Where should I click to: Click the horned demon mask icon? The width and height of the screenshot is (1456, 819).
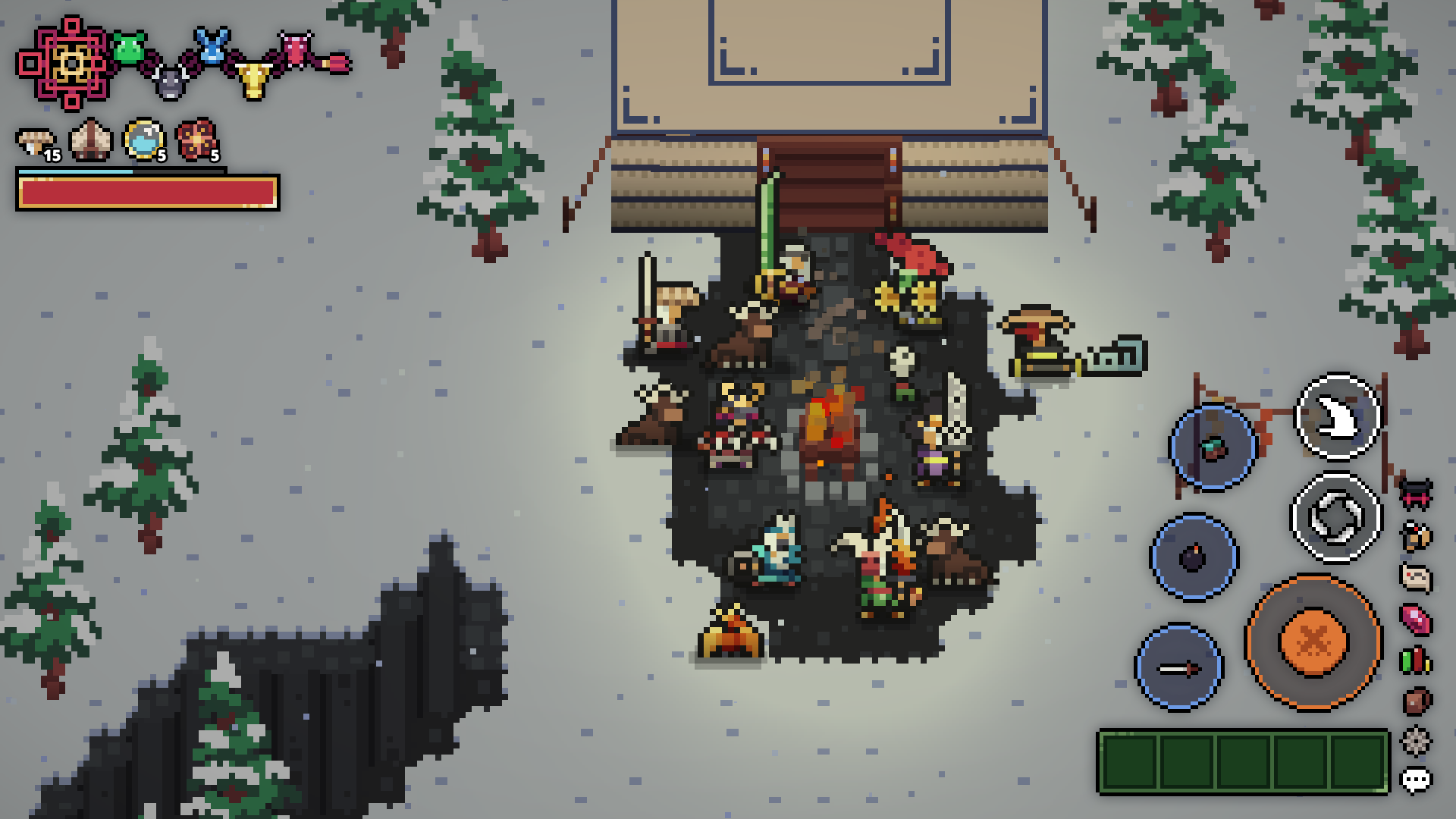(x=1417, y=494)
